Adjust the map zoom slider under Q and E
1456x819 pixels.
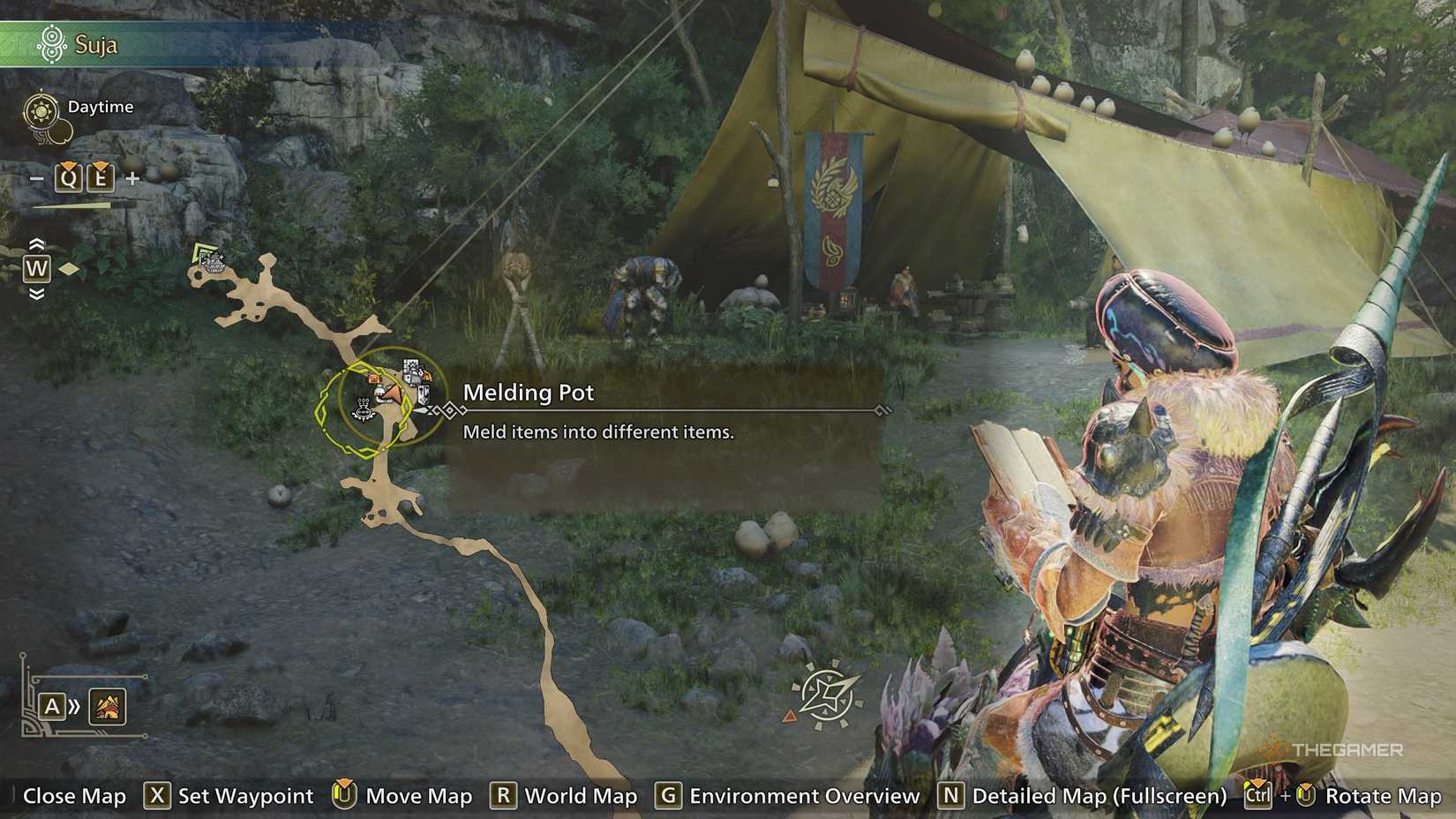[71, 206]
